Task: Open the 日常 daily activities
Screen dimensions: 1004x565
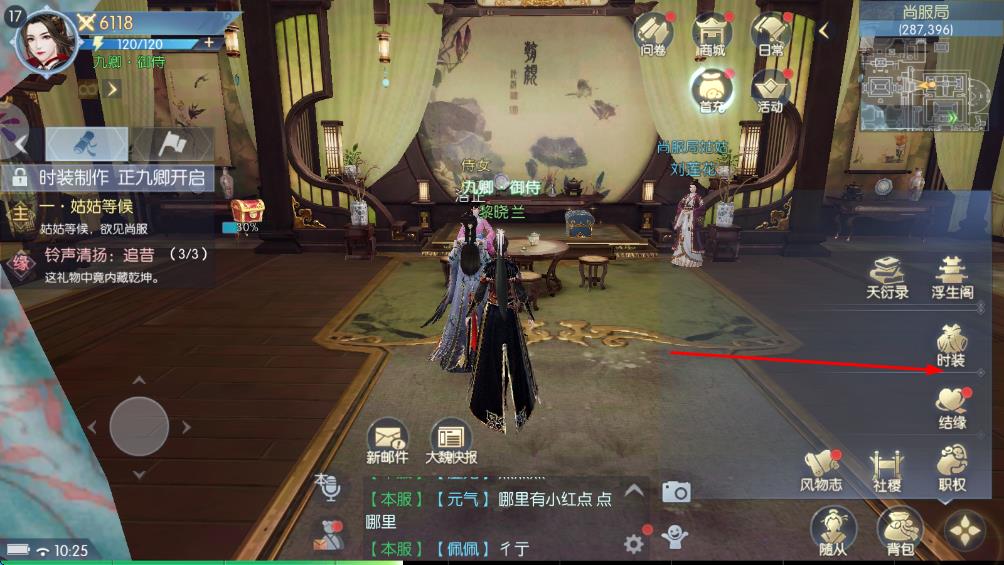Action: pos(771,35)
